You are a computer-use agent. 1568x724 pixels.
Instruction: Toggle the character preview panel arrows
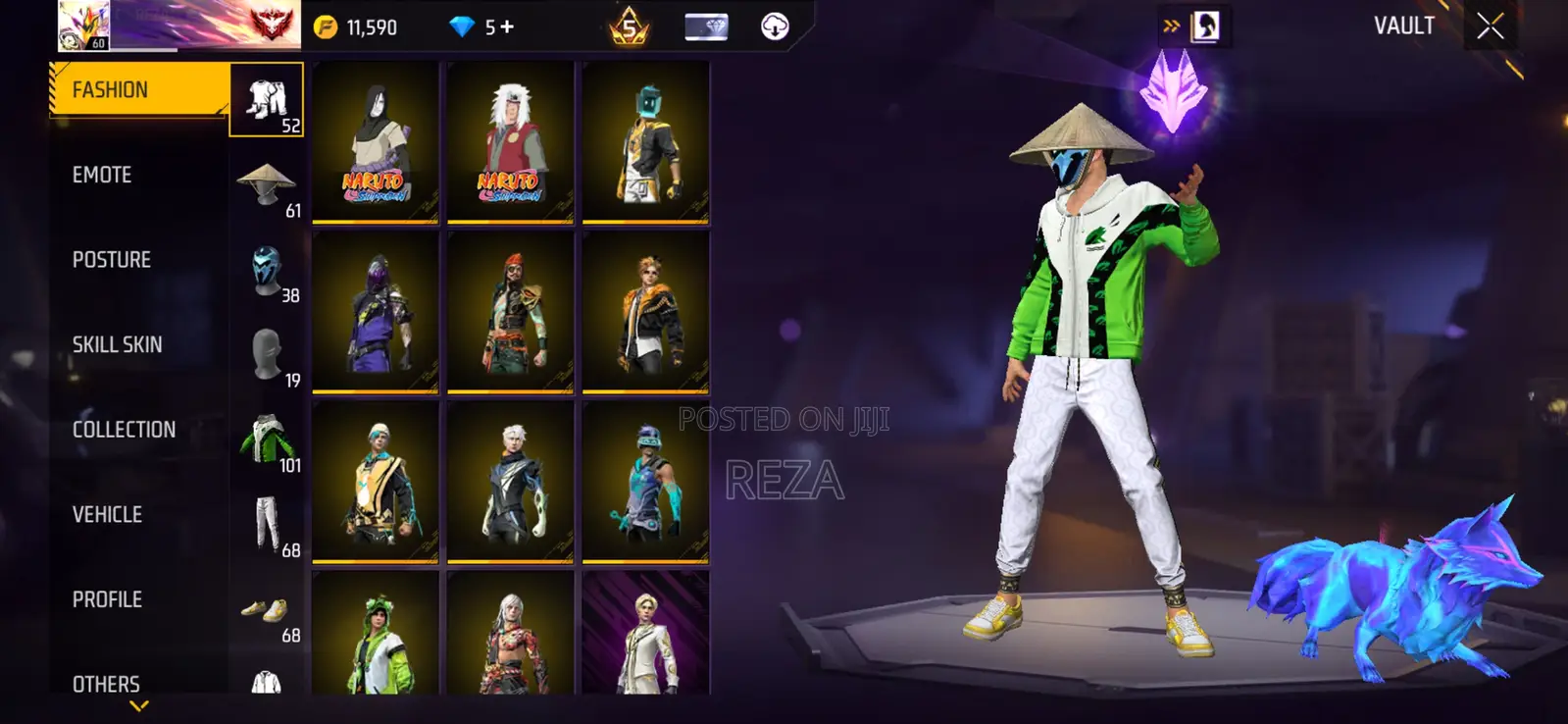(1169, 26)
